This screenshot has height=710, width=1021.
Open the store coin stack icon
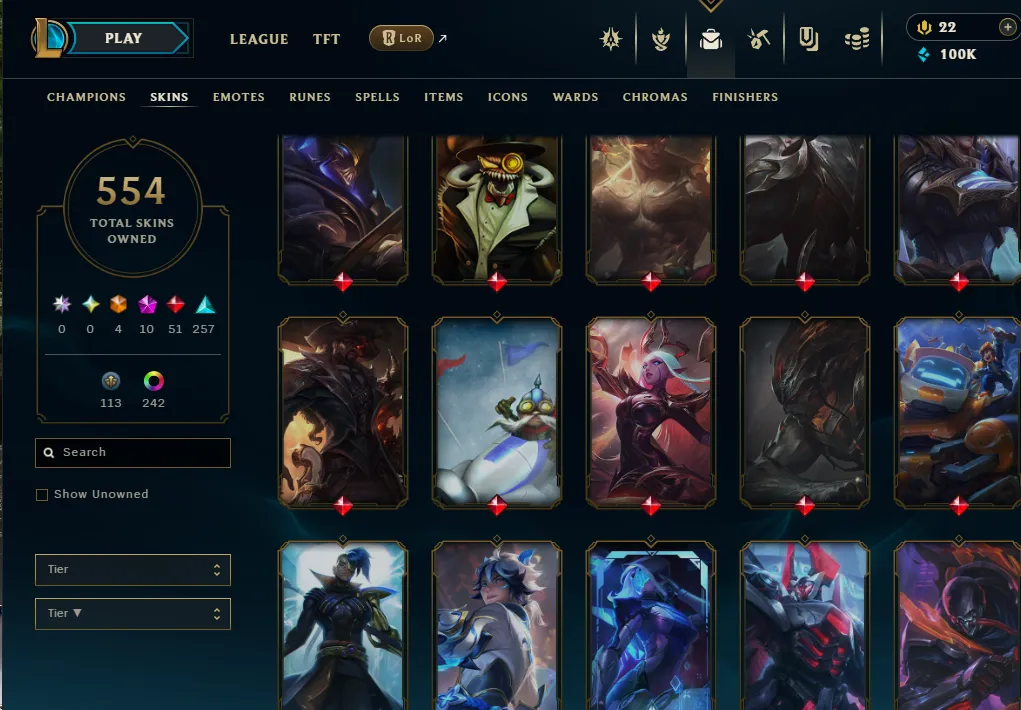[x=857, y=39]
